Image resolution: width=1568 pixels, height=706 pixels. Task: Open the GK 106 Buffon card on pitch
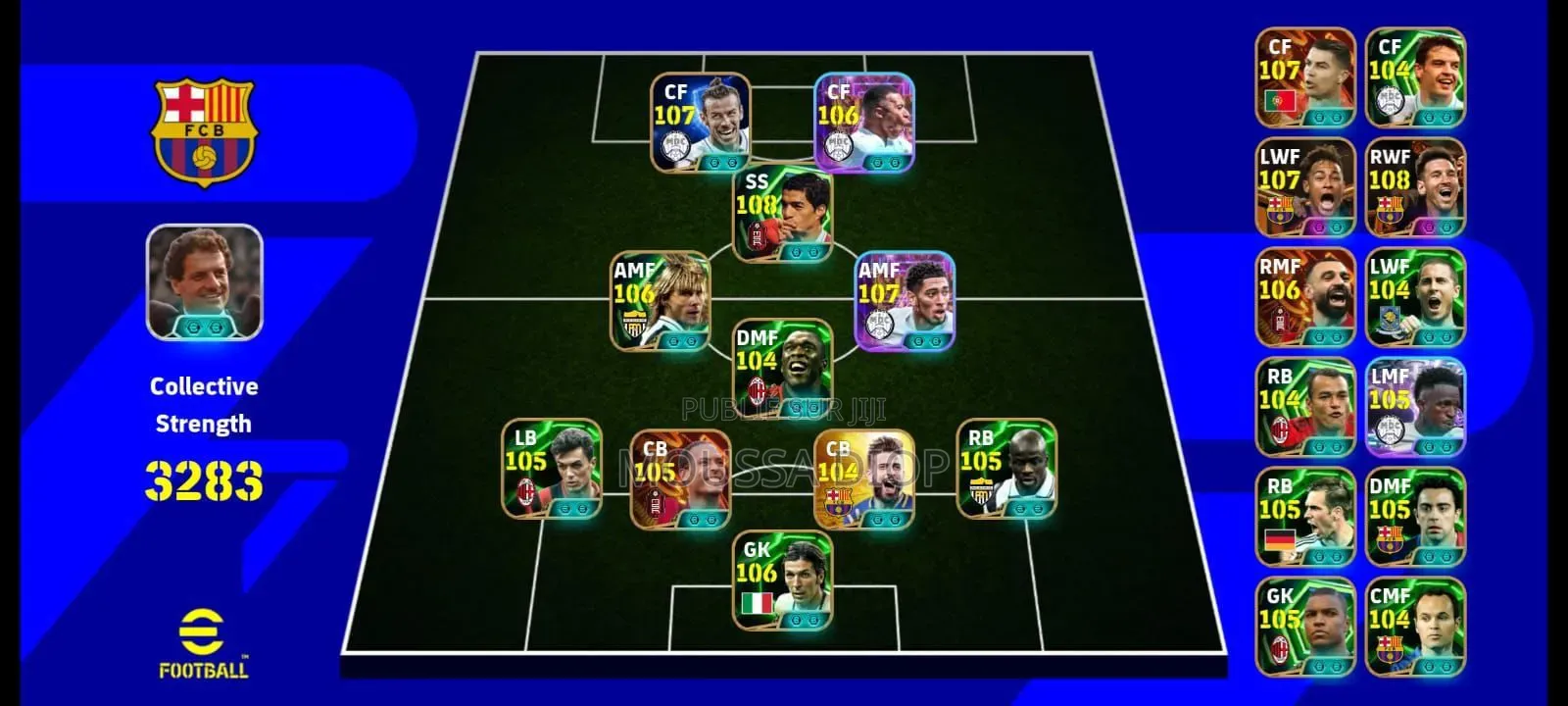(x=784, y=583)
